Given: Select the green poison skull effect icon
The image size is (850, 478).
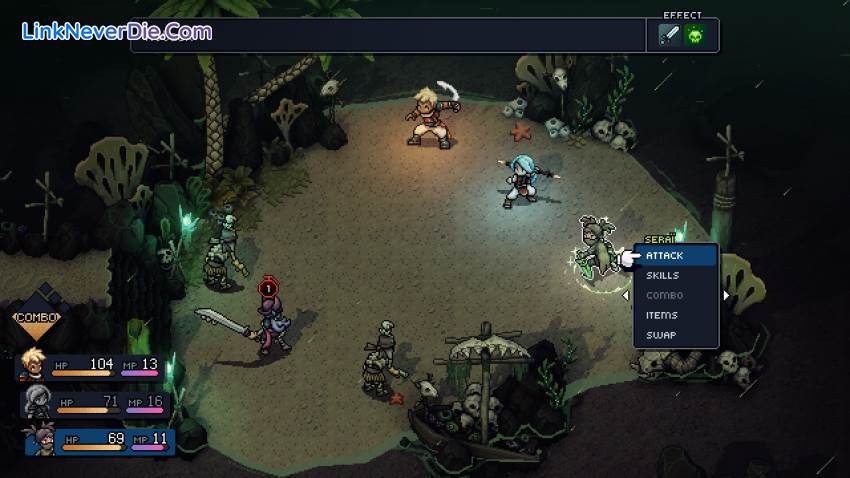Looking at the screenshot, I should [694, 36].
